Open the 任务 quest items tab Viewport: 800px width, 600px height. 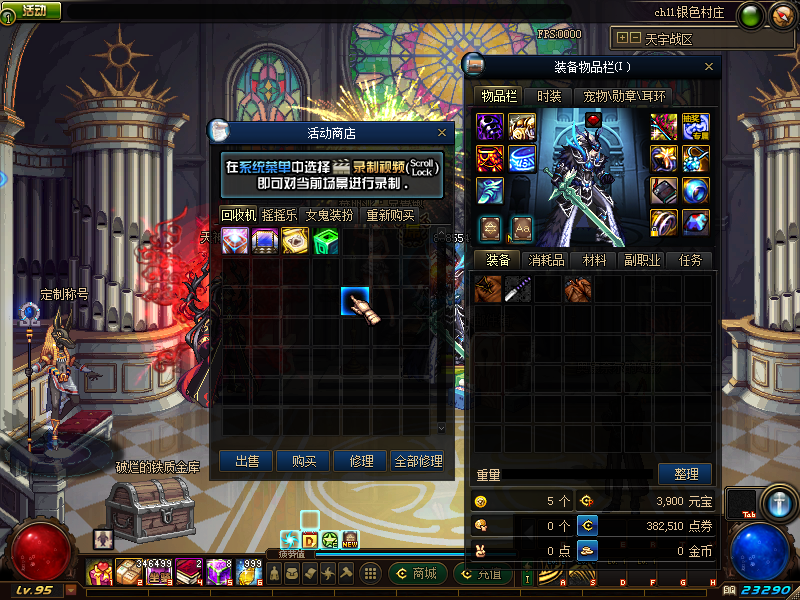click(690, 260)
